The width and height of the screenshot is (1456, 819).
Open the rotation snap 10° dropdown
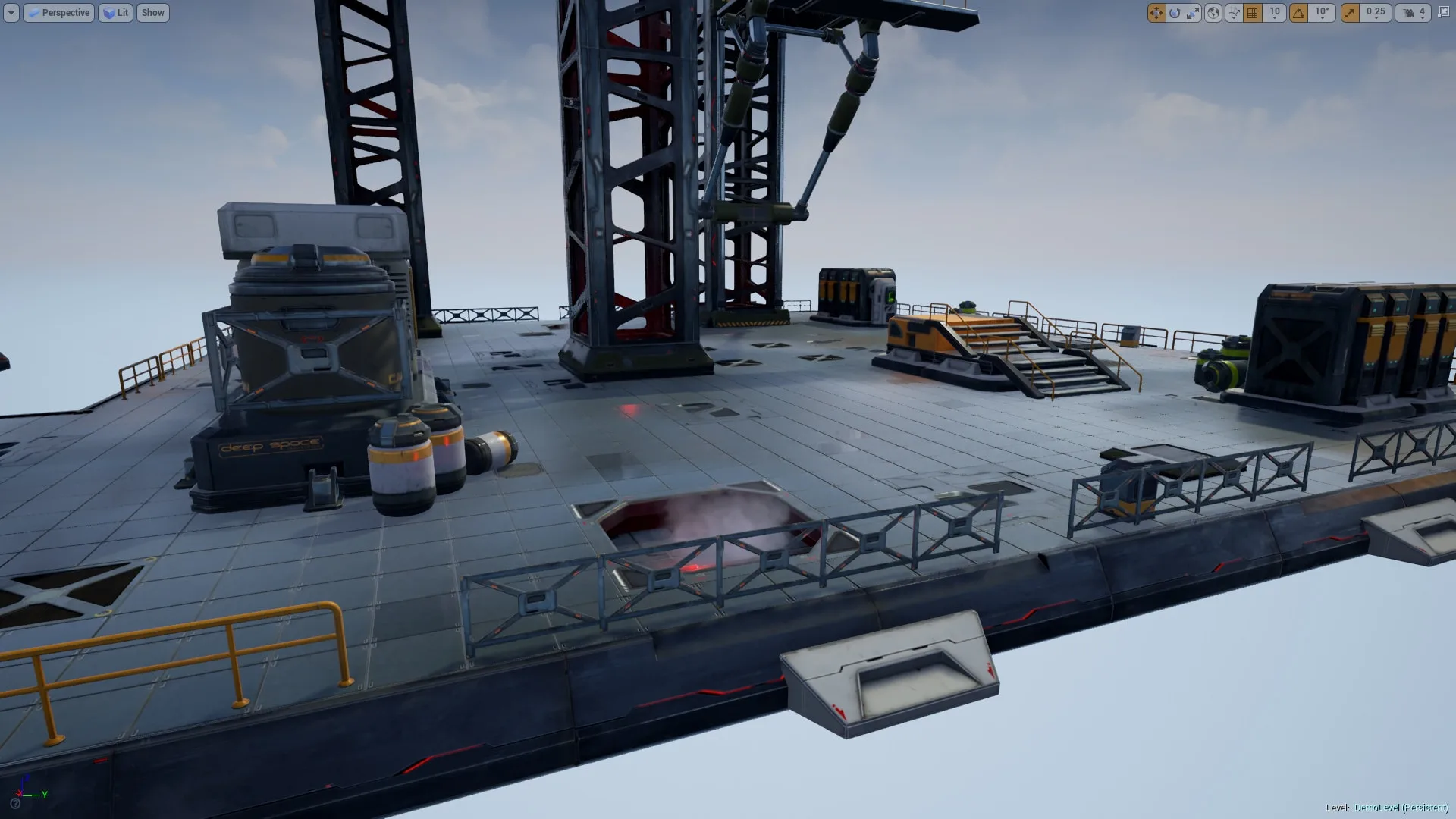(x=1321, y=13)
